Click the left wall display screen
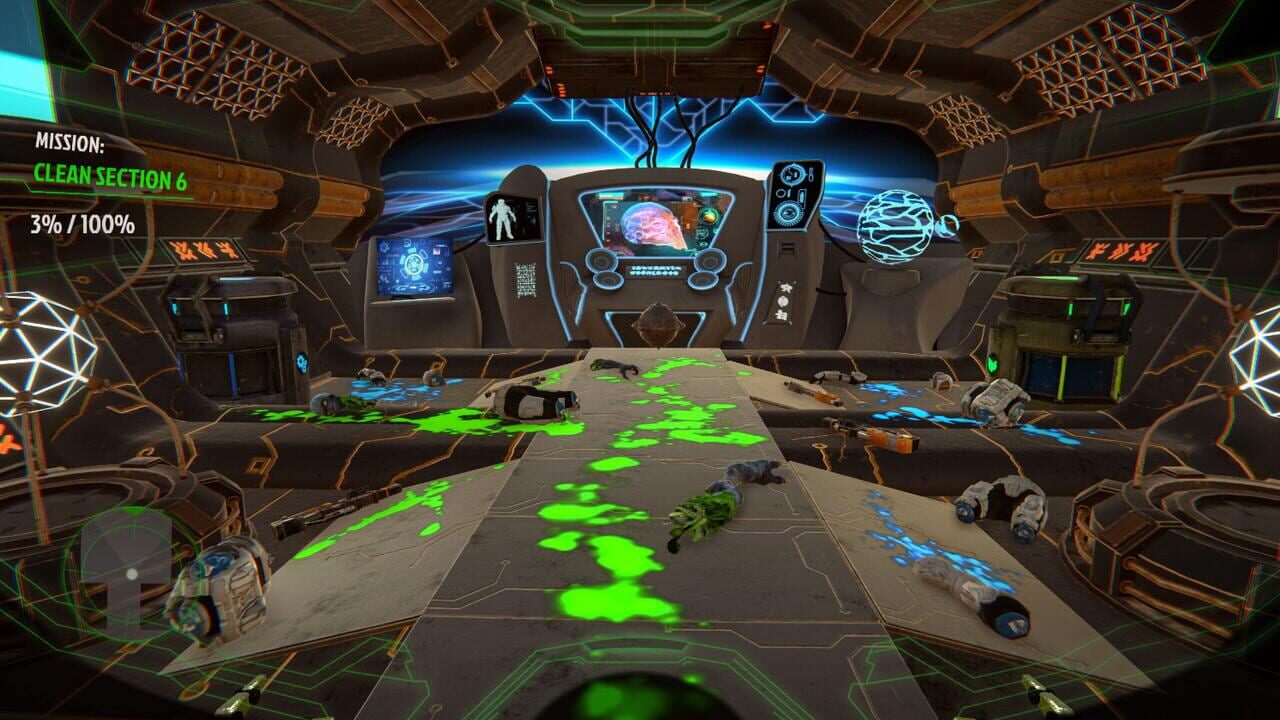The height and width of the screenshot is (720, 1280). (x=415, y=263)
